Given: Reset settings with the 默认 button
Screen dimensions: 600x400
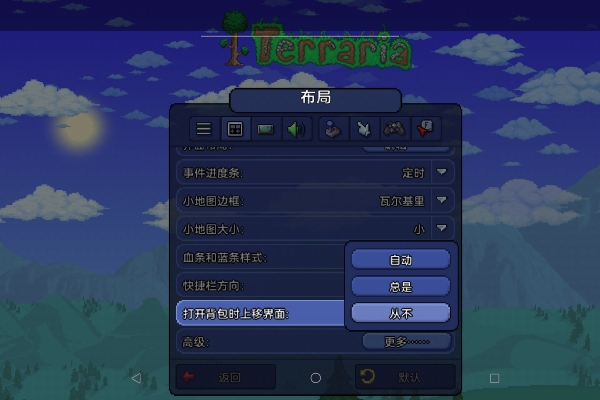Looking at the screenshot, I should click(405, 377).
